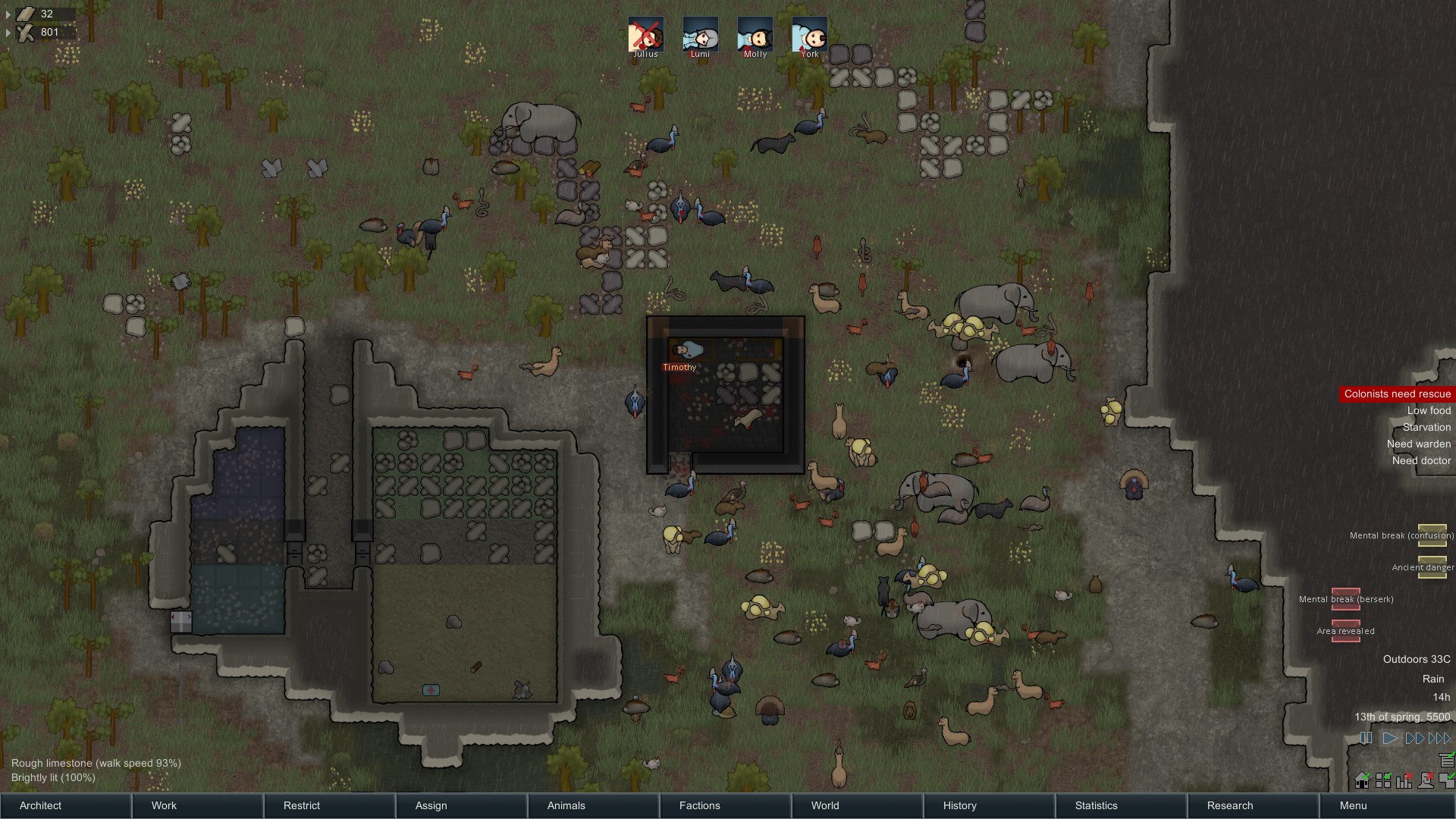Select colonist York portrait

(x=810, y=35)
